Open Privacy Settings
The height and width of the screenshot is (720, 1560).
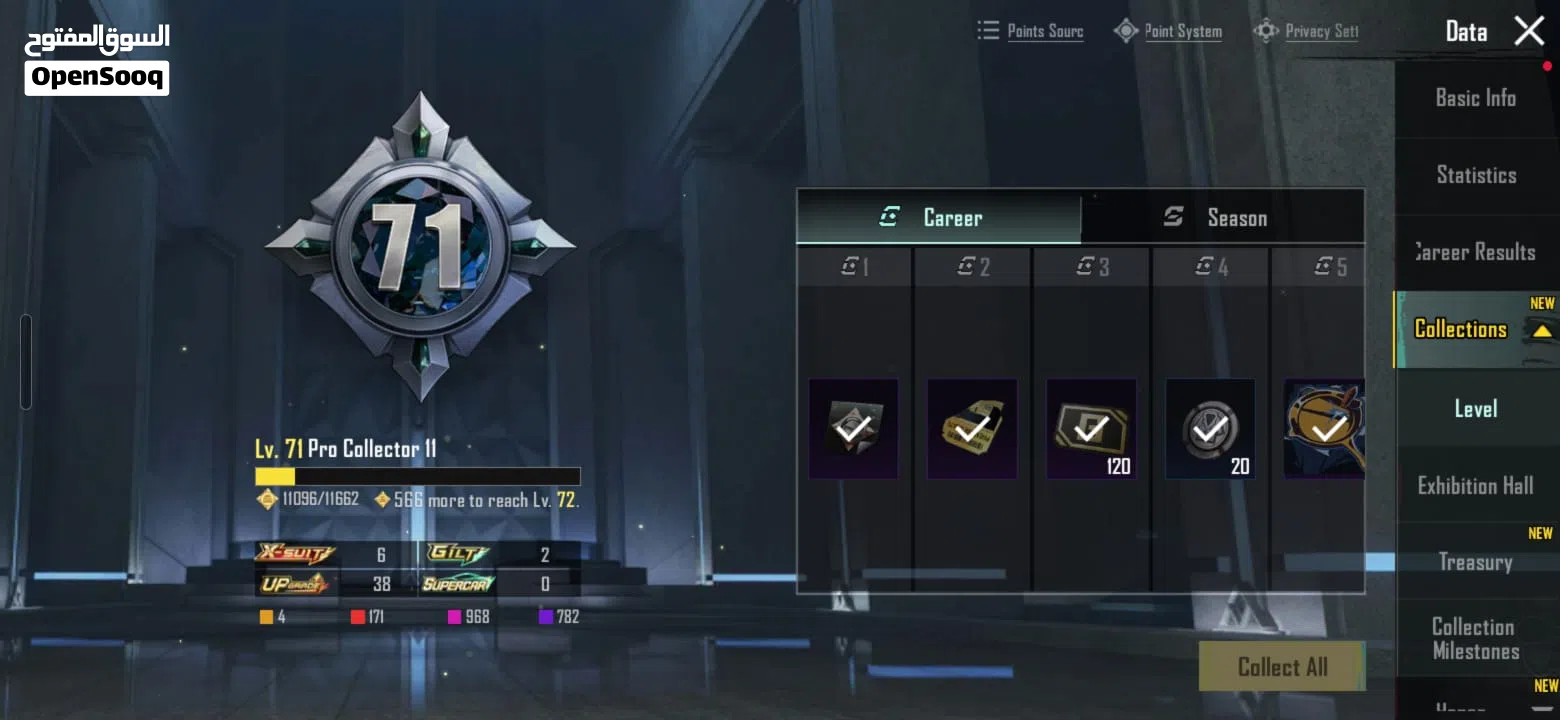1308,31
